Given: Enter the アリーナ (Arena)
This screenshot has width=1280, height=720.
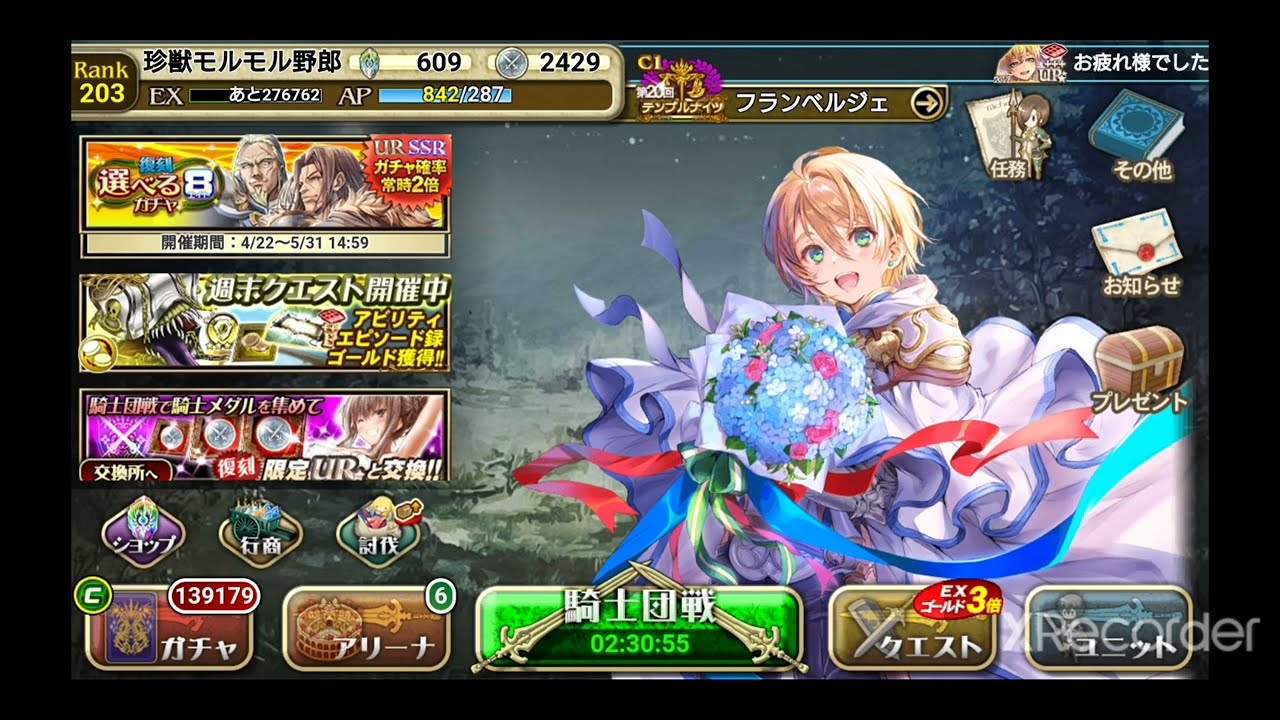Looking at the screenshot, I should (x=366, y=630).
